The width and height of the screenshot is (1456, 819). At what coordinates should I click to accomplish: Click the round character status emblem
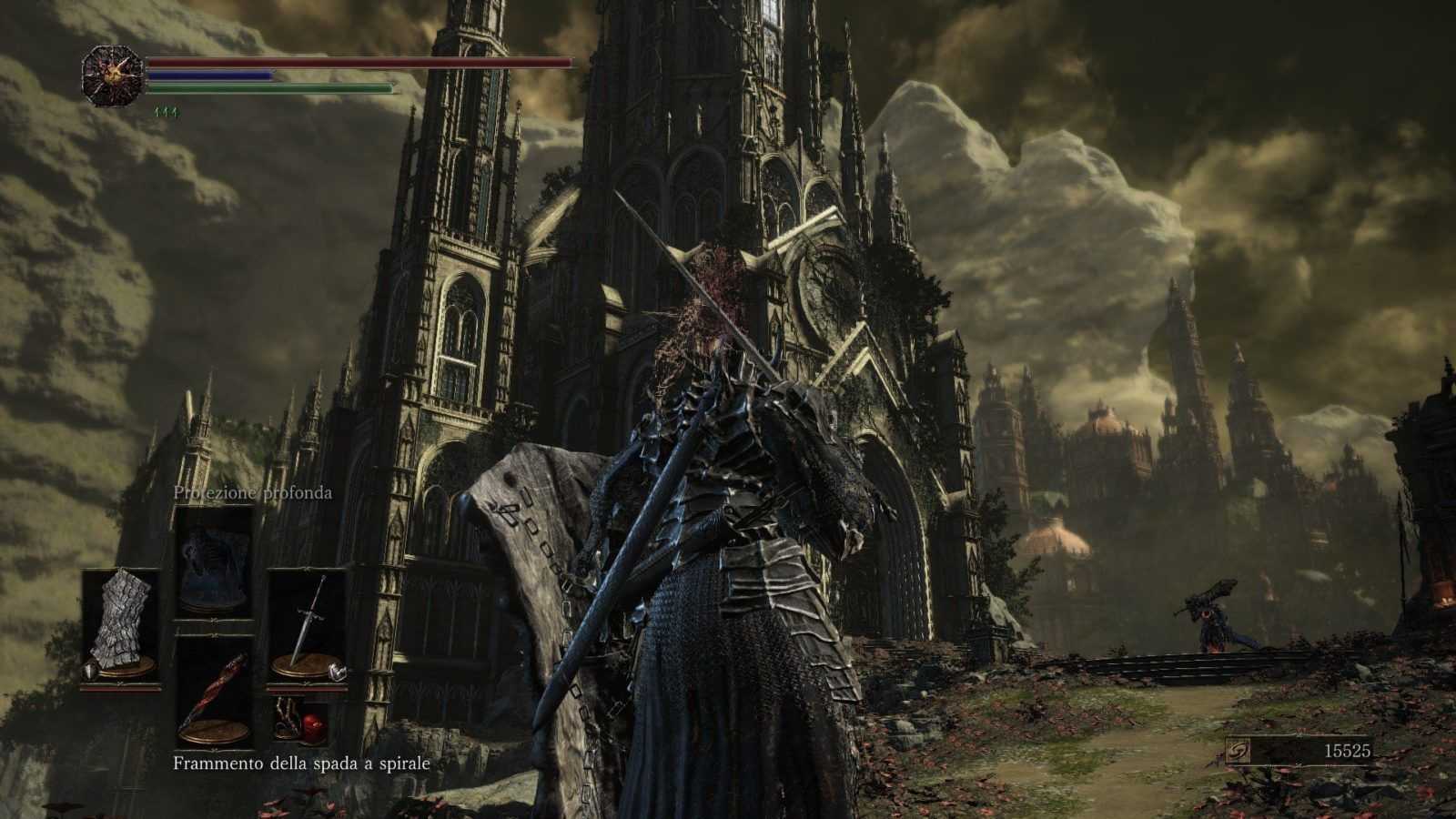pos(111,76)
